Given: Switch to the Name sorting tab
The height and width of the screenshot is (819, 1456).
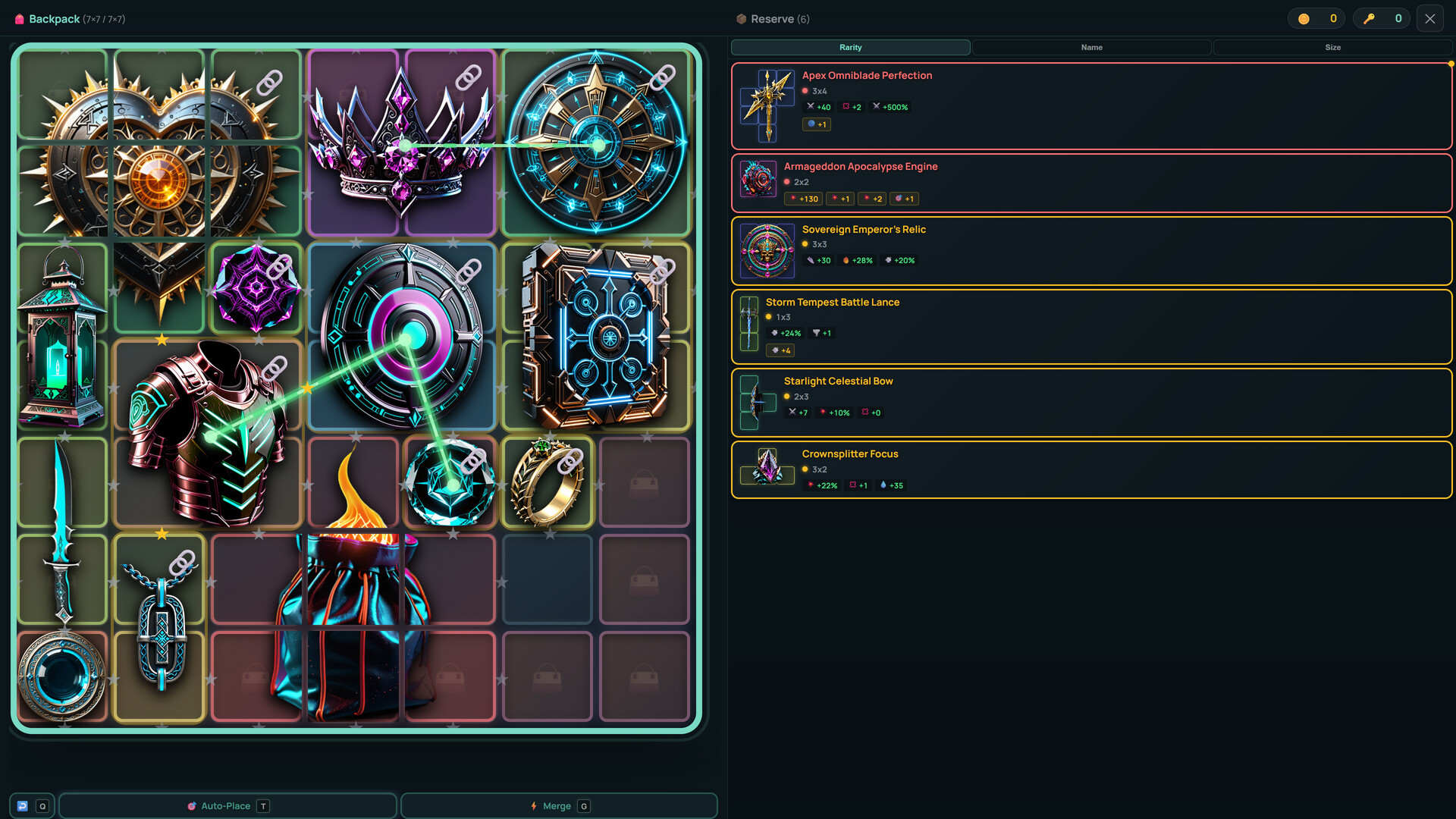Looking at the screenshot, I should pyautogui.click(x=1090, y=47).
